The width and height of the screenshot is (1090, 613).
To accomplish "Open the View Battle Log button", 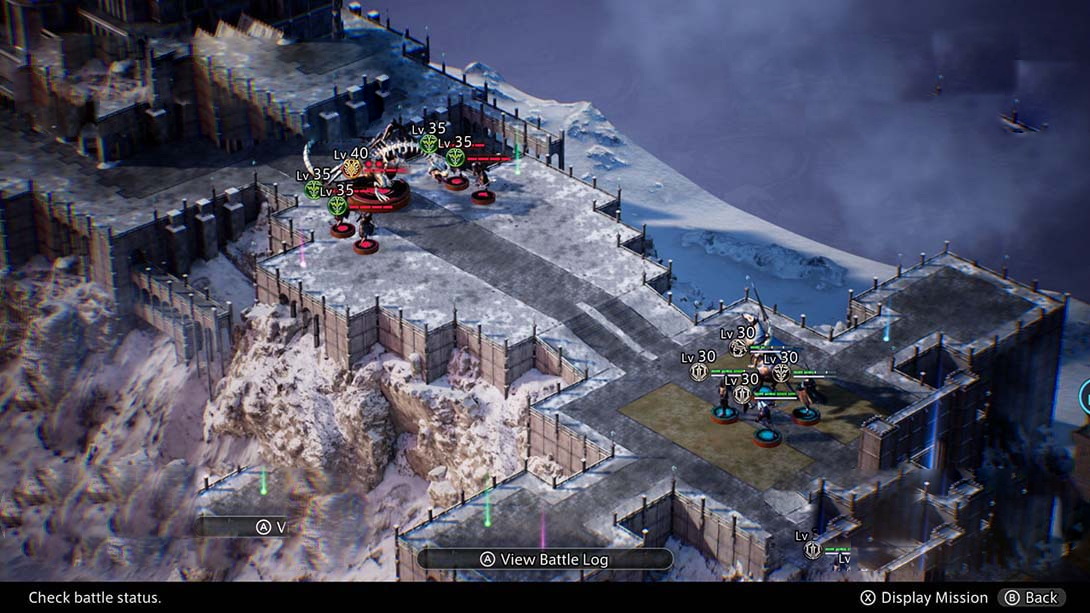I will pyautogui.click(x=544, y=560).
